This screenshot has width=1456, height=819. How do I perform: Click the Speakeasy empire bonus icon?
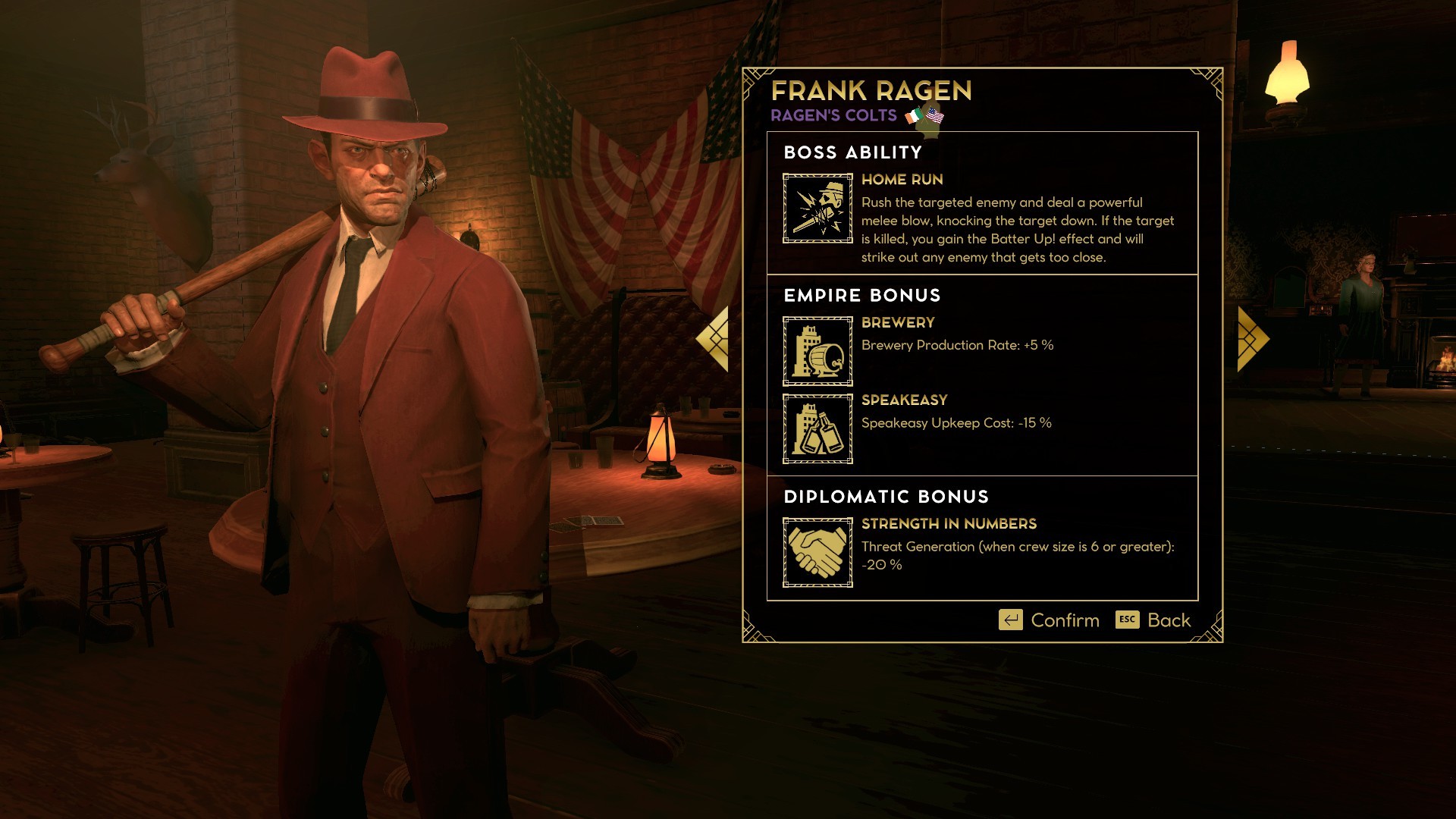[817, 428]
